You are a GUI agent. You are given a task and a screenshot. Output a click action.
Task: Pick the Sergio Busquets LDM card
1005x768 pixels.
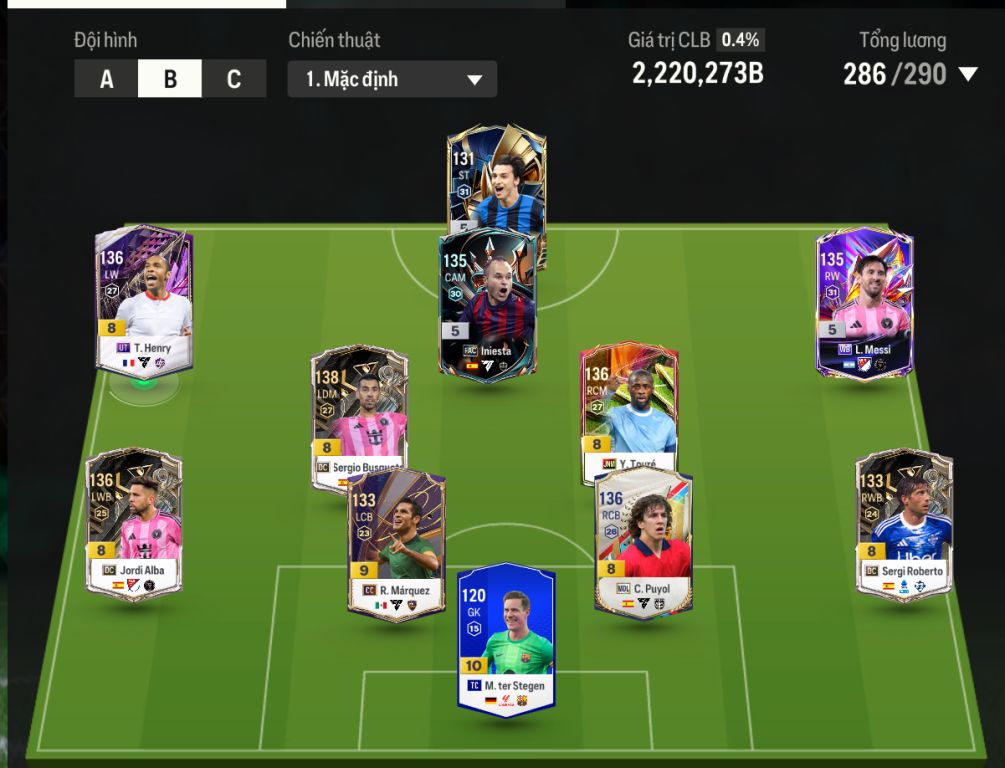(358, 415)
